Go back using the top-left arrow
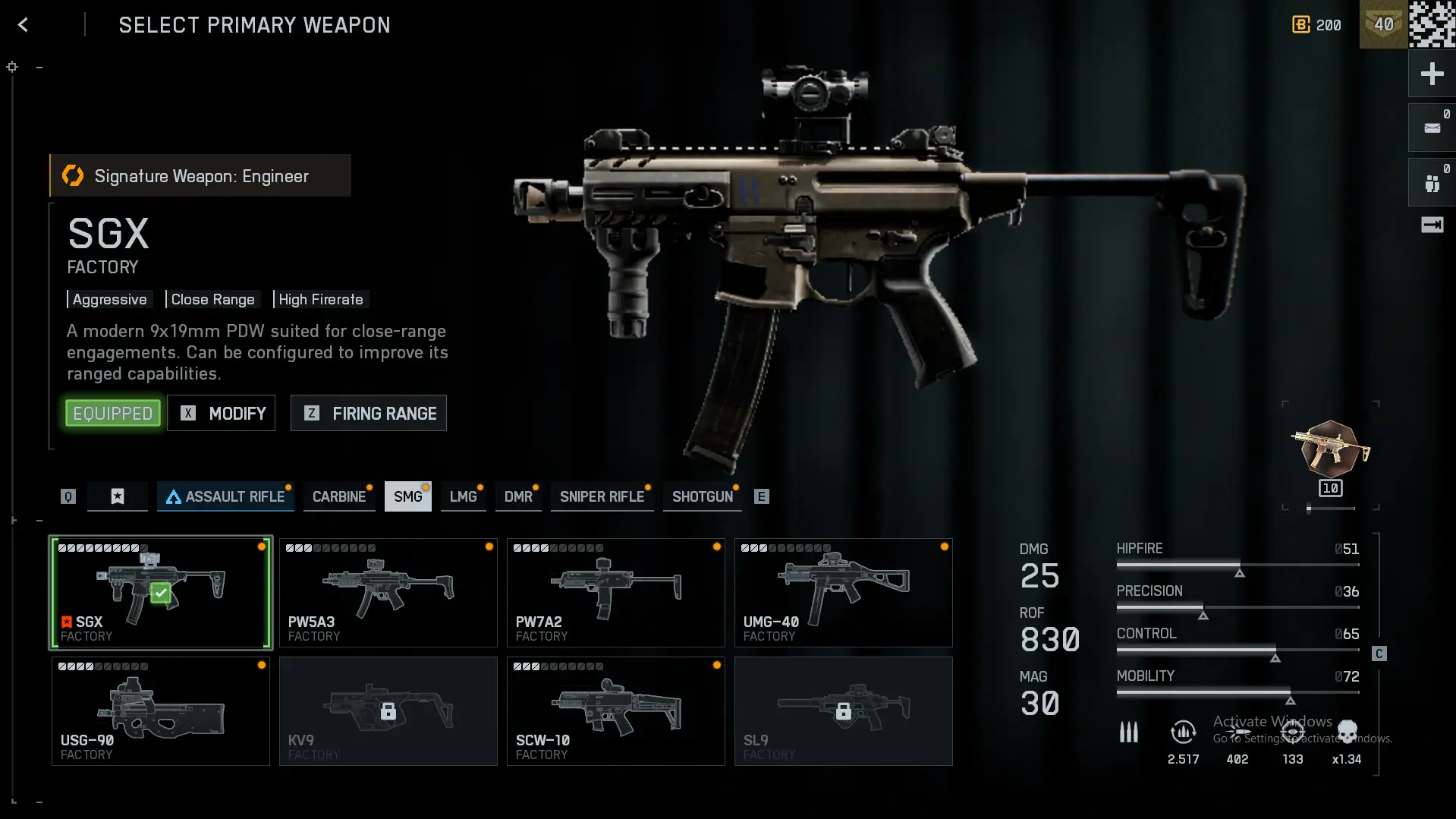This screenshot has height=819, width=1456. point(23,25)
